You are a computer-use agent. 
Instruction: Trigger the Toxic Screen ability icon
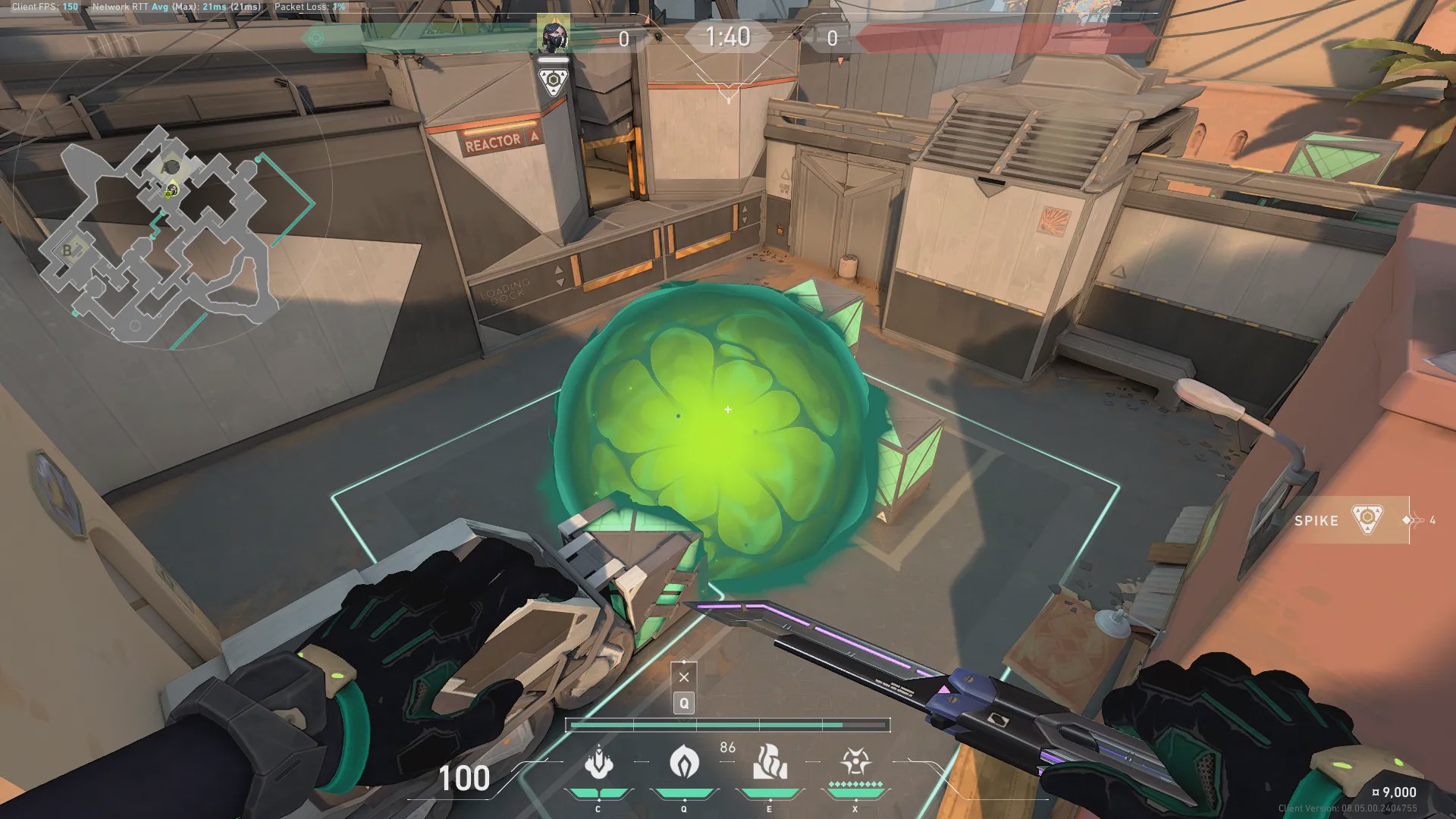[770, 762]
